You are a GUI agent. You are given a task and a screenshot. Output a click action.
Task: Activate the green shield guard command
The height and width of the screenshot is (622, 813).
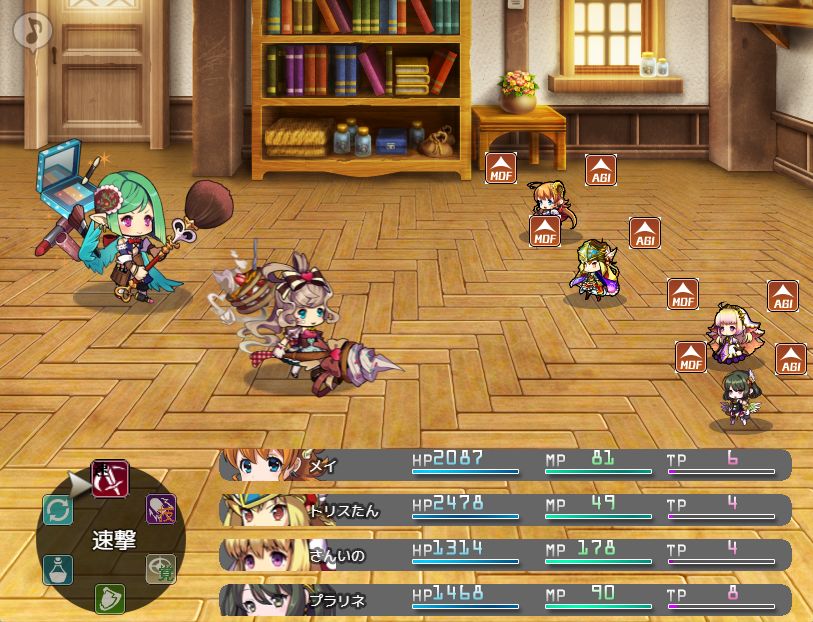109,598
